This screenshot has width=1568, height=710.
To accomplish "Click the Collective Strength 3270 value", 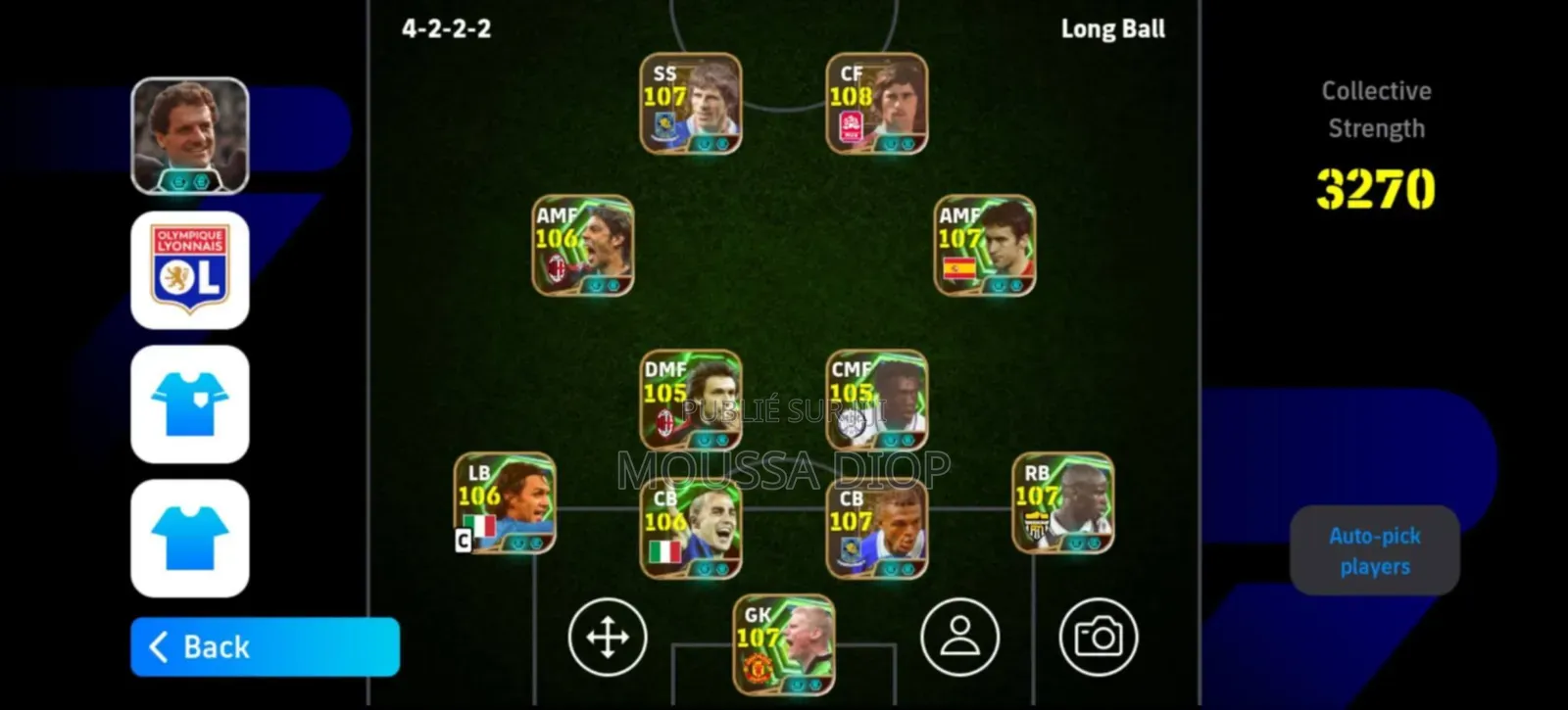I will [x=1376, y=189].
